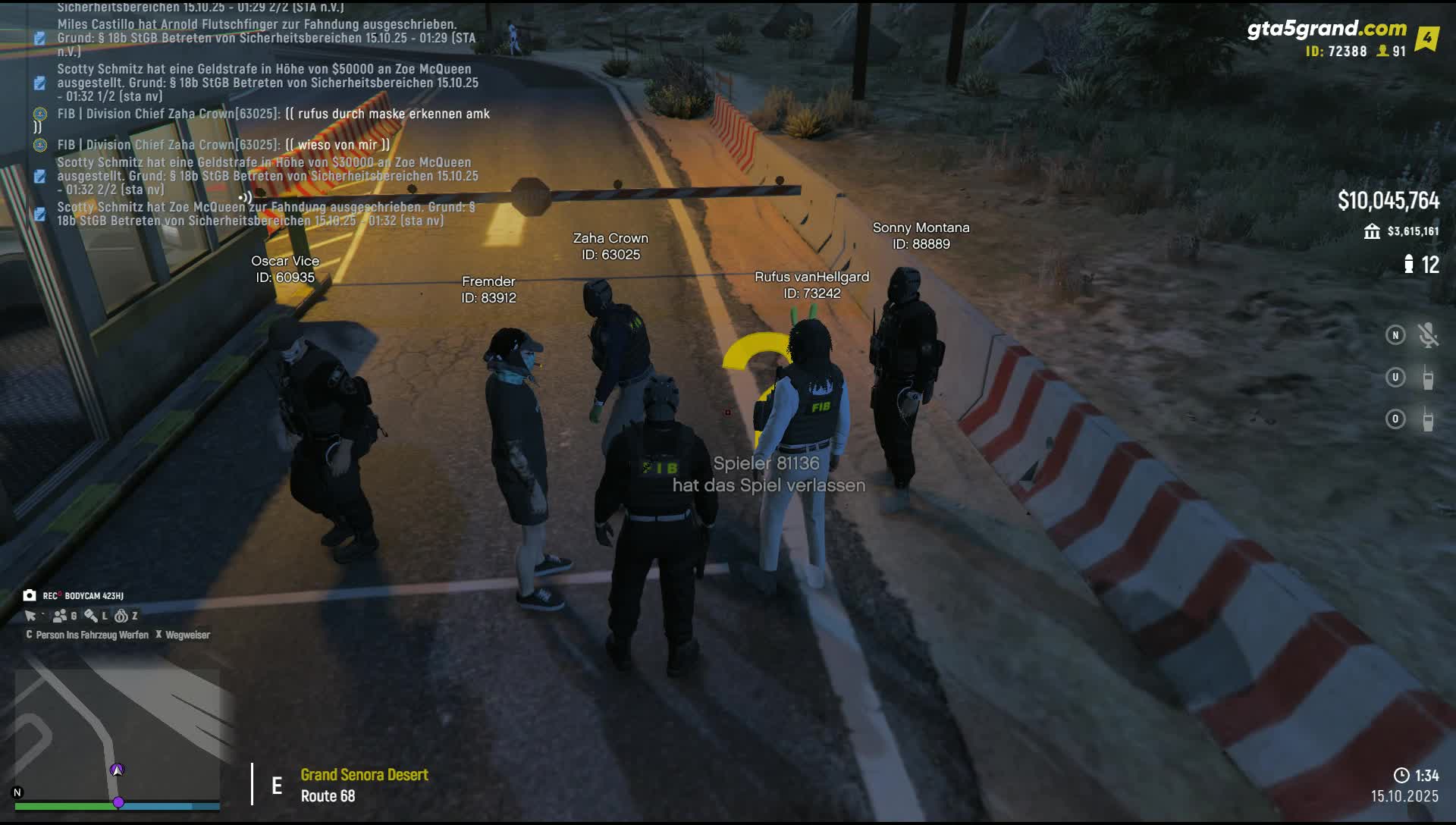Select the "wieso von mir" chat message

point(224,145)
